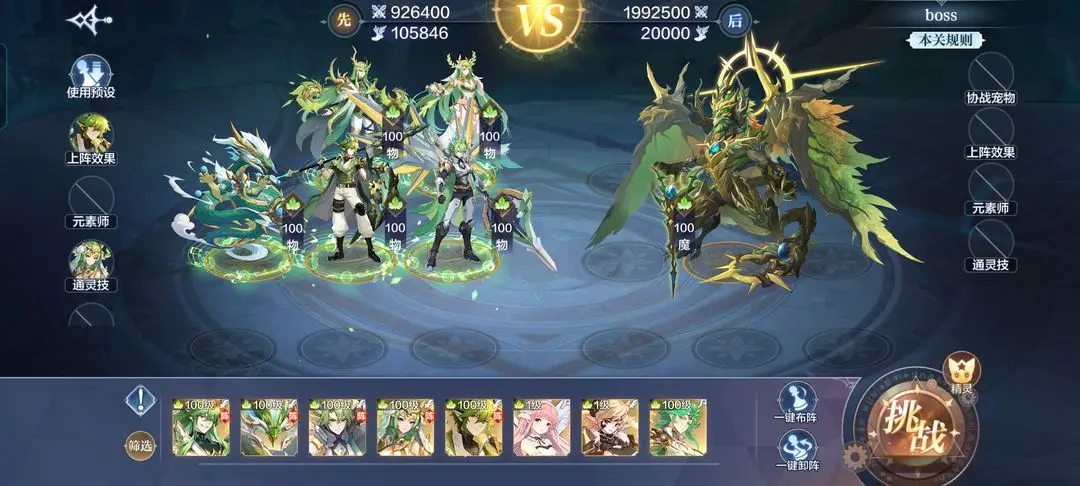Viewport: 1080px width, 486px height.
Task: Go back using the top-left arrow
Action: tap(88, 20)
